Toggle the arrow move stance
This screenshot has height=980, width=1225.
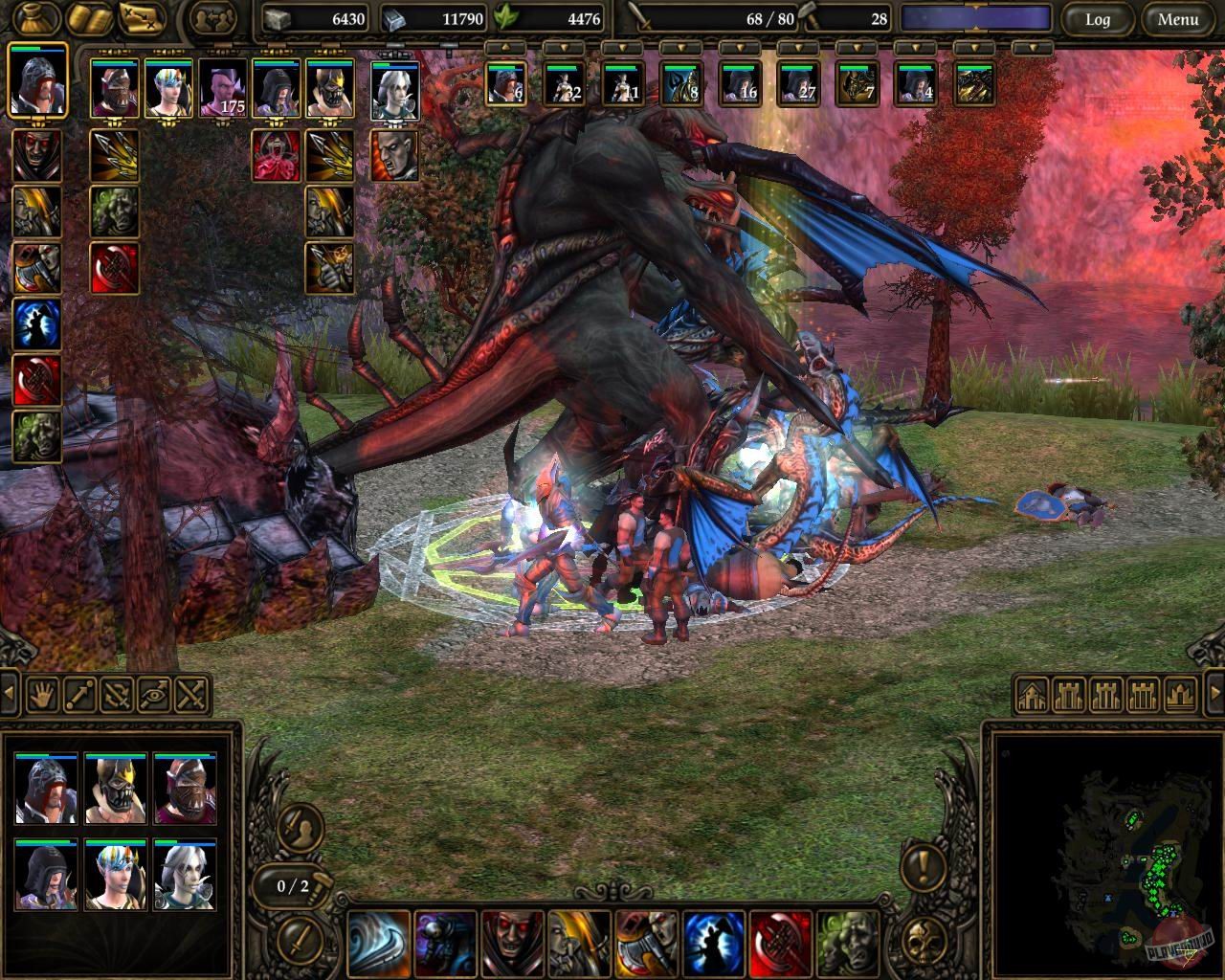tap(78, 696)
